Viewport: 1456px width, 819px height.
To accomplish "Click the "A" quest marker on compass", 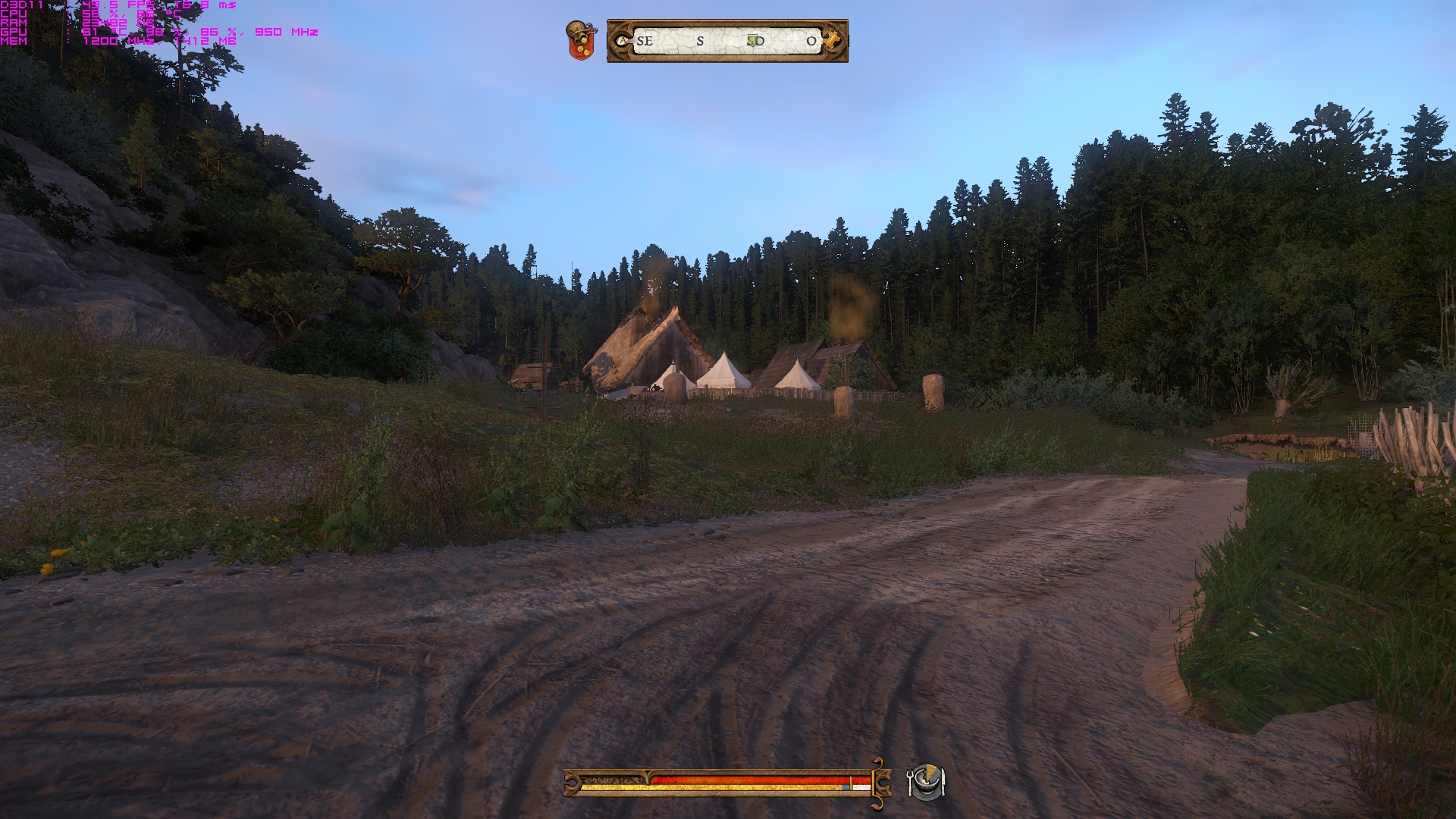I will point(623,41).
